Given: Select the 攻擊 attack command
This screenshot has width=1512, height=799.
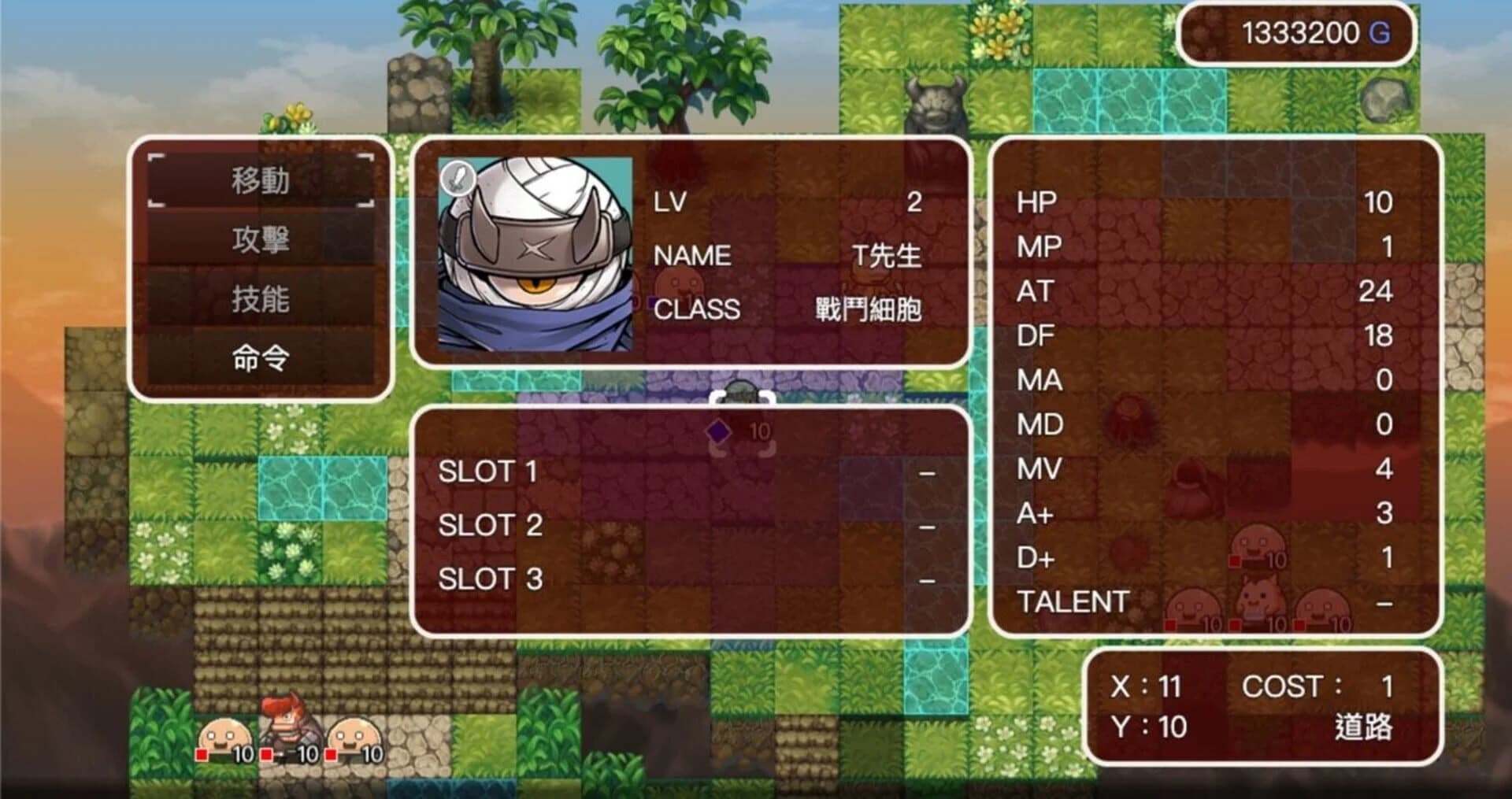Looking at the screenshot, I should 260,240.
